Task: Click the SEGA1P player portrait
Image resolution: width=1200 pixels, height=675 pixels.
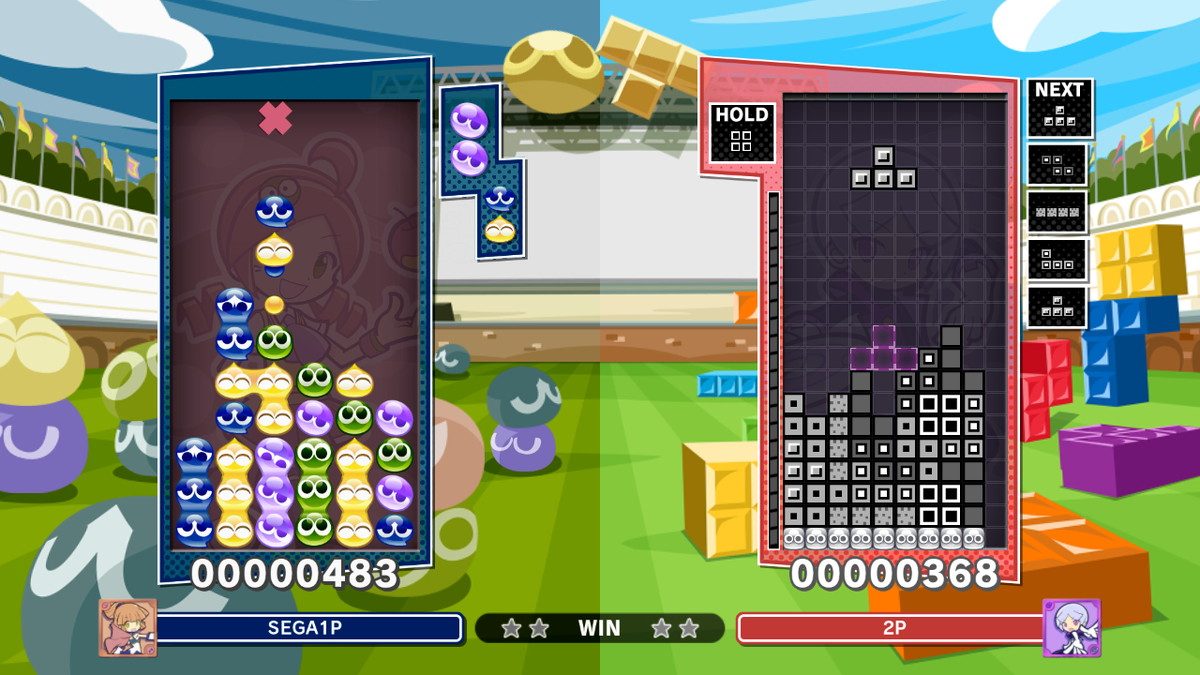Action: point(127,627)
